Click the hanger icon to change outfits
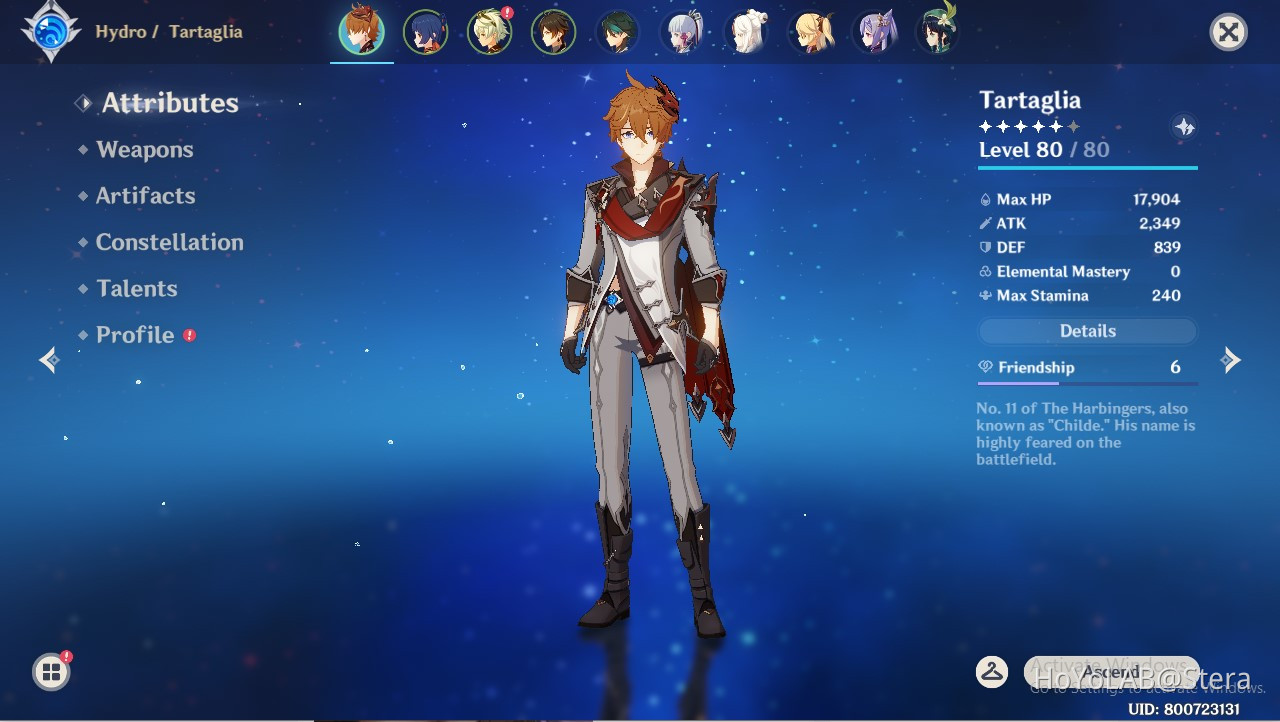This screenshot has width=1280, height=722. pyautogui.click(x=992, y=673)
